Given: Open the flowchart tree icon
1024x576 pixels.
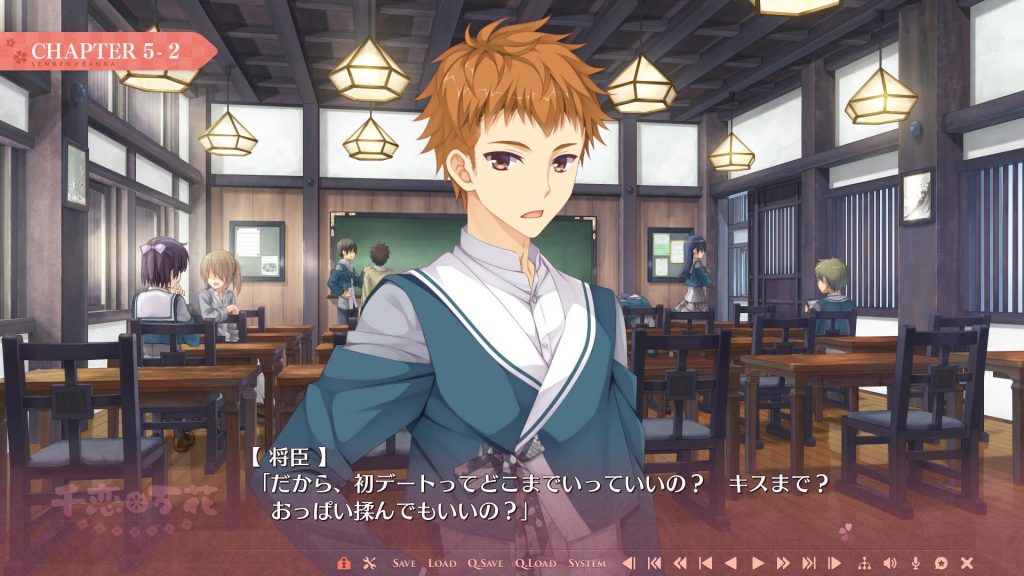Looking at the screenshot, I should tap(865, 563).
